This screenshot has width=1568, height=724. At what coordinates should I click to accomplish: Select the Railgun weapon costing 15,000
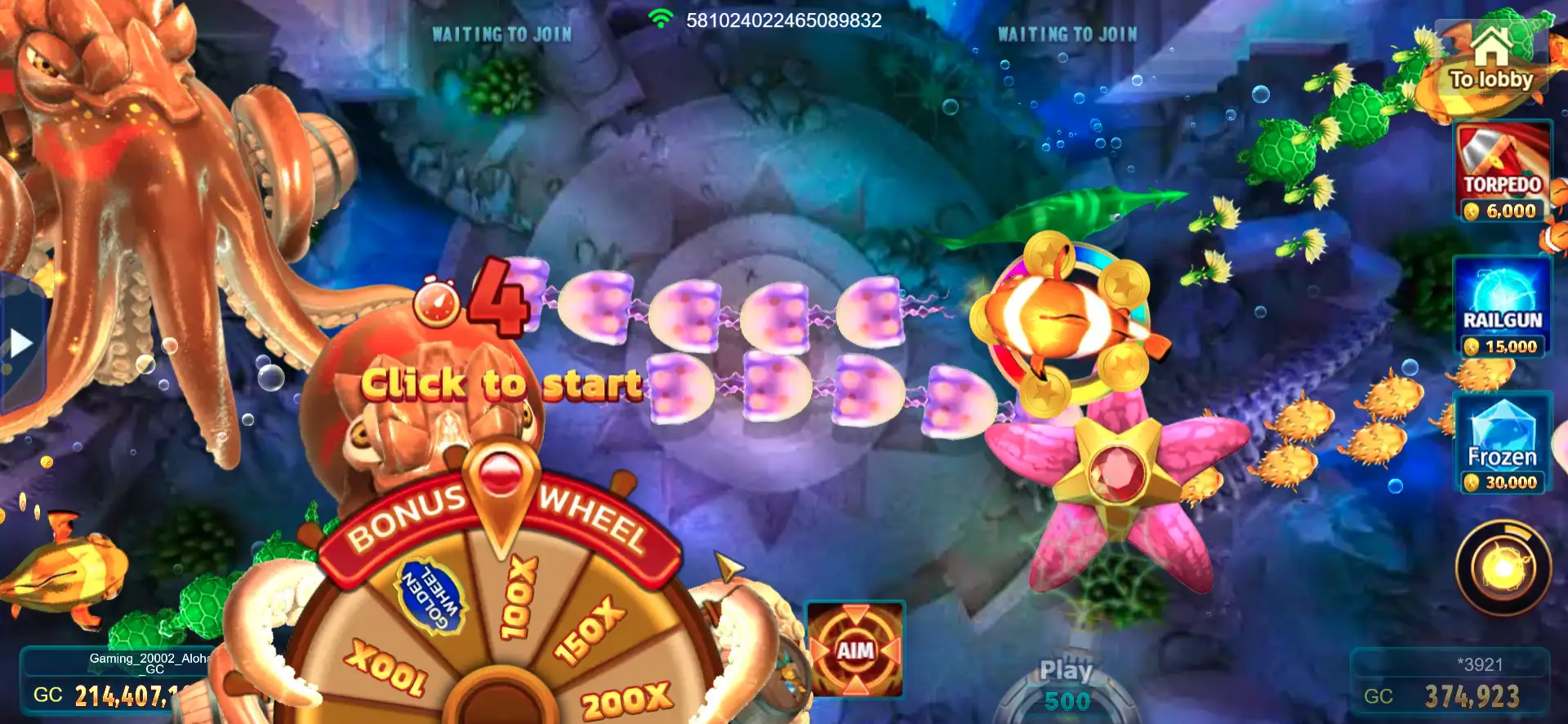[x=1503, y=308]
